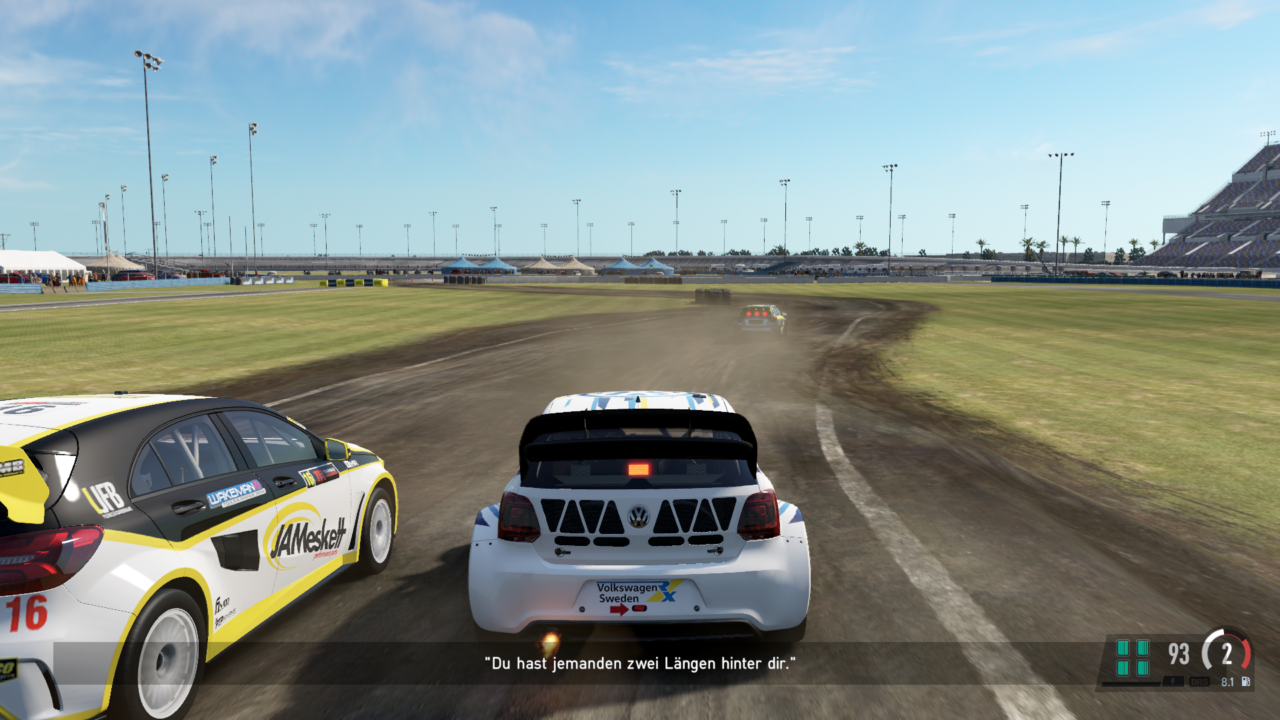Click the rear-left tyre status indicator

pos(1123,669)
